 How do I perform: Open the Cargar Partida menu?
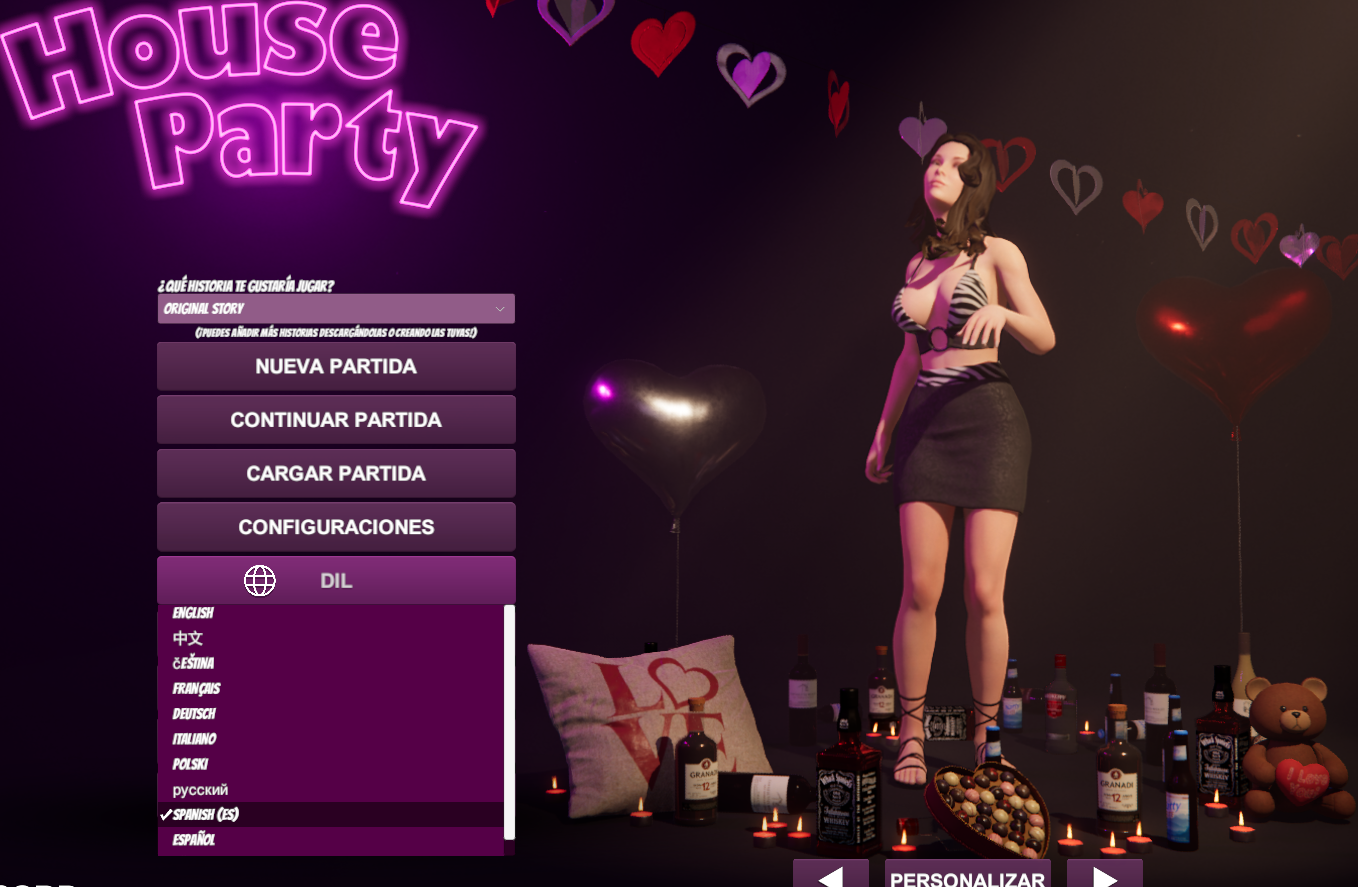coord(336,473)
